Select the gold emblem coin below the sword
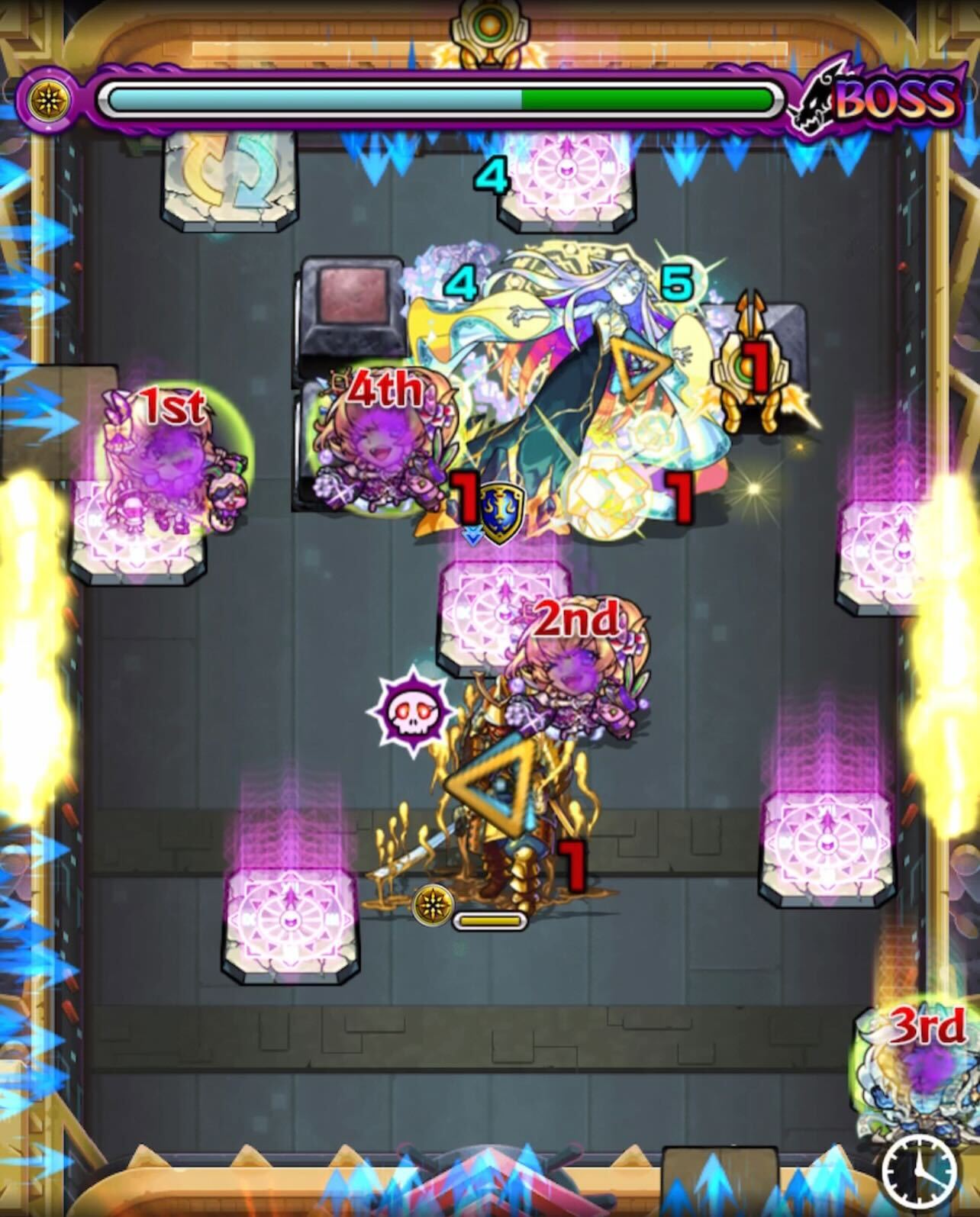The image size is (980, 1217). [433, 903]
